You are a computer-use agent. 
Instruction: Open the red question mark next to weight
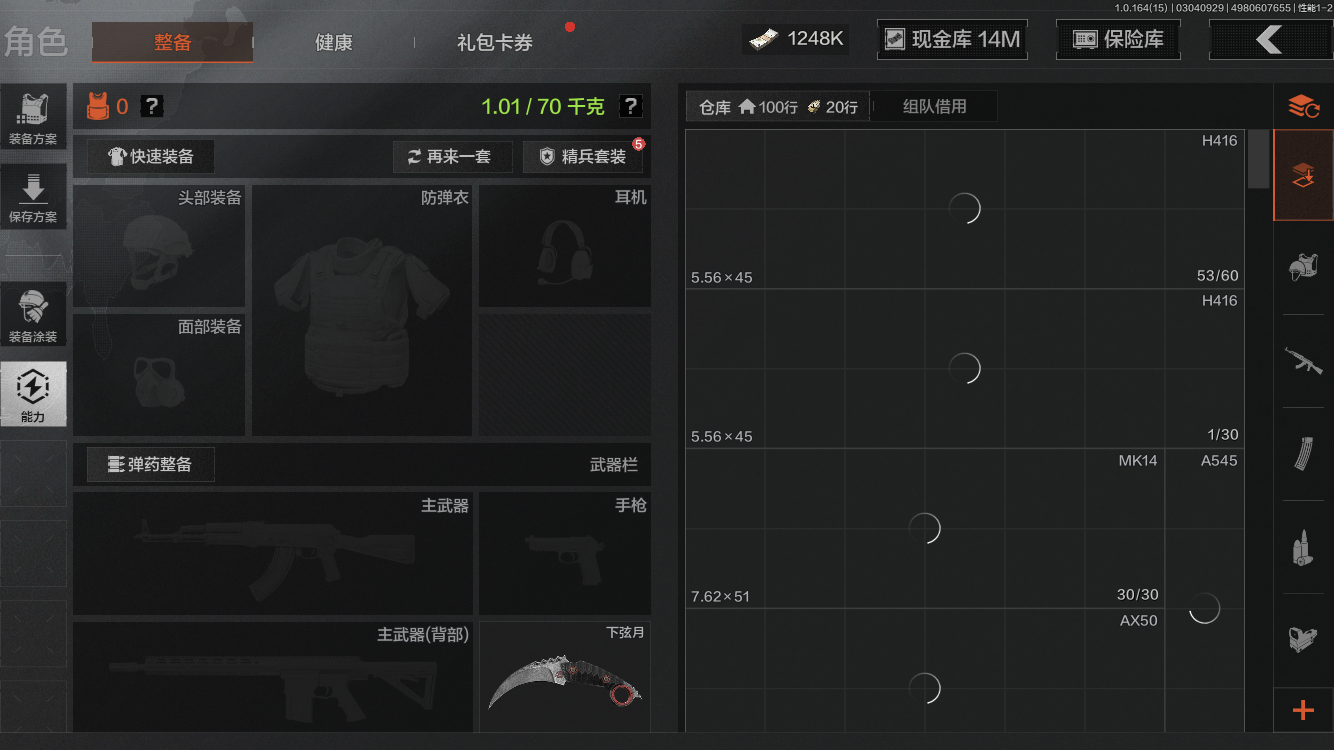(630, 105)
